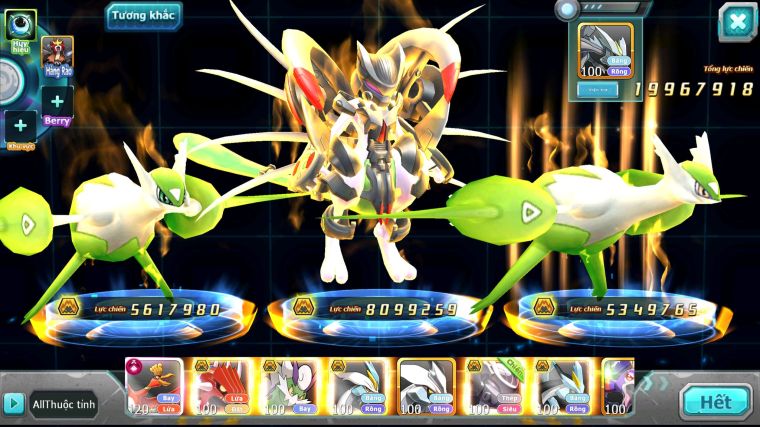Image resolution: width=760 pixels, height=427 pixels.
Task: Select the center team slot with 8099259 power
Action: click(x=382, y=309)
